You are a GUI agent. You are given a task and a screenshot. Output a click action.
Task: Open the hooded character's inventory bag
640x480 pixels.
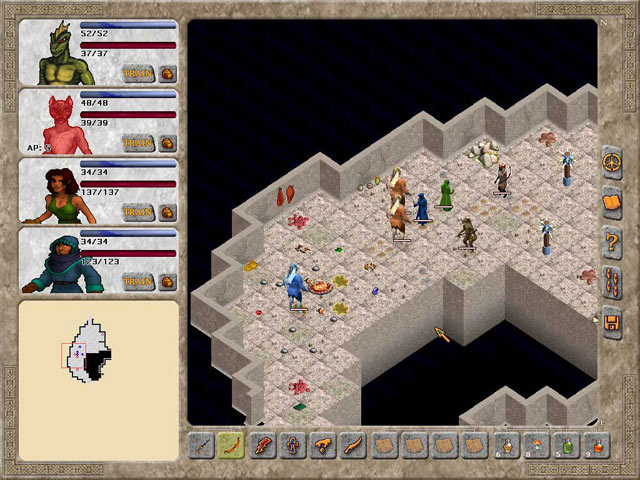click(x=166, y=282)
